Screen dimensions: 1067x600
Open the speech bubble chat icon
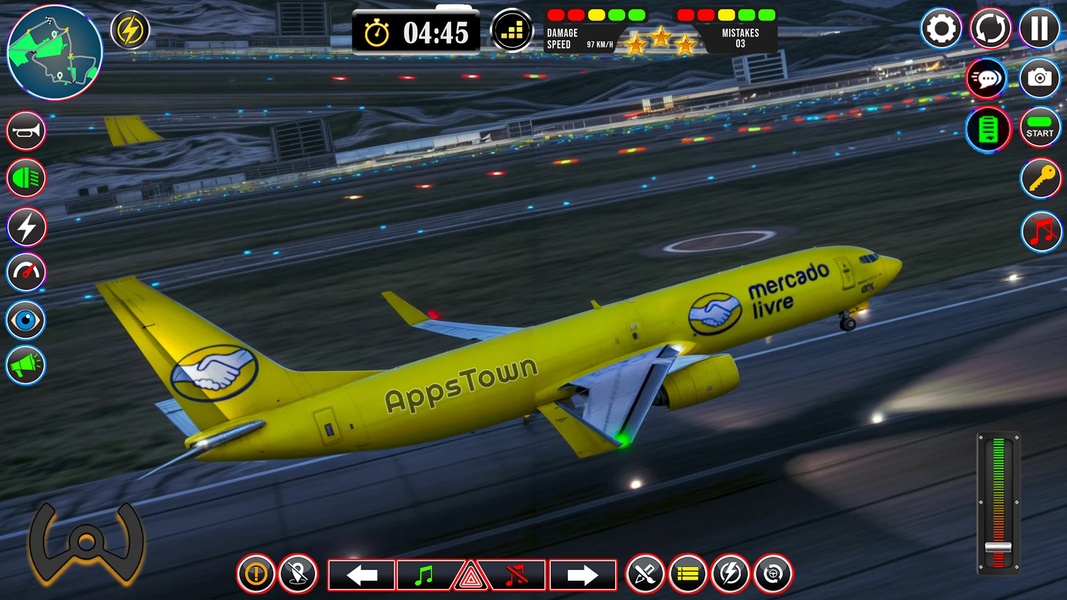(987, 78)
